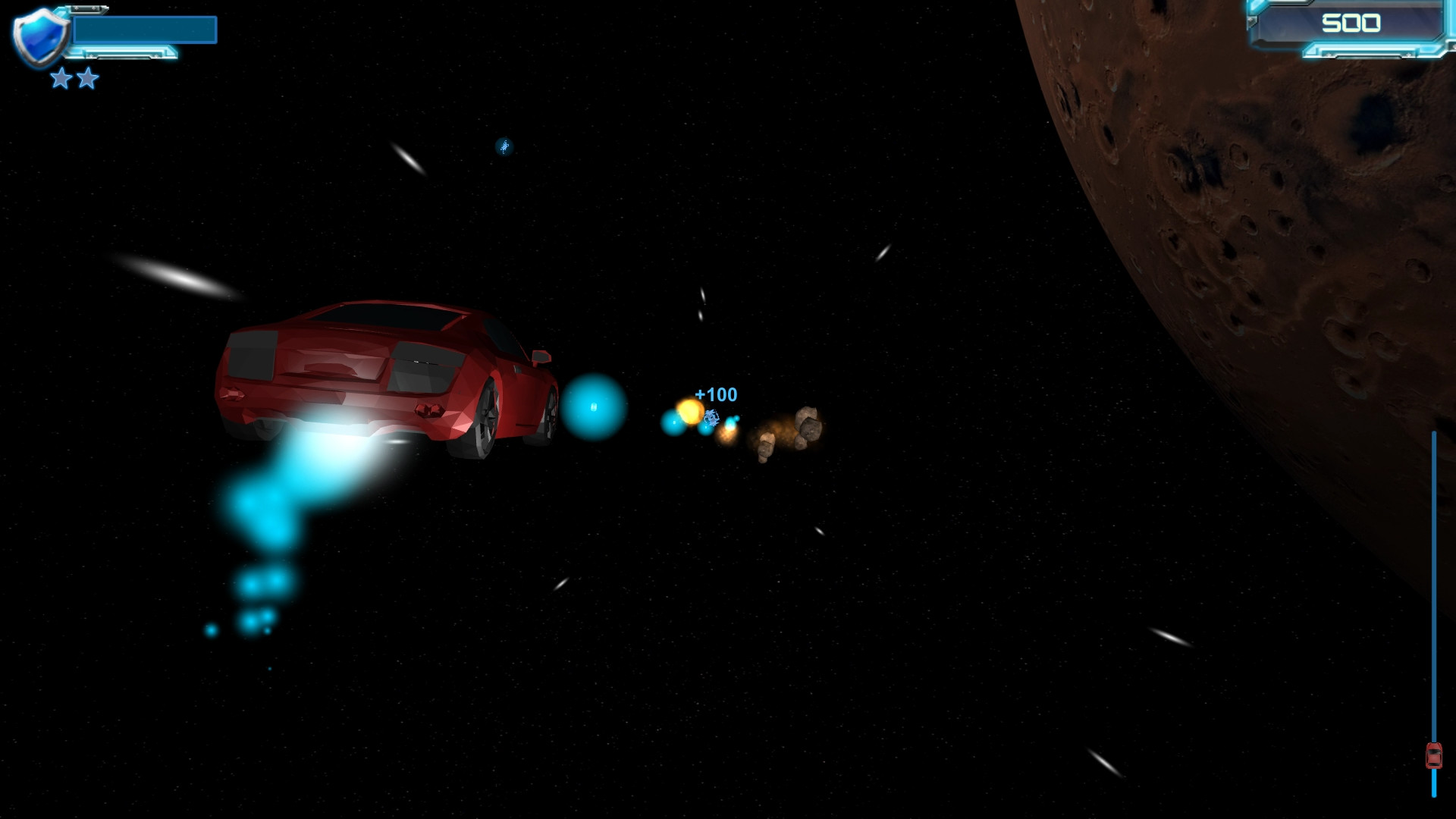
Task: Click the glowing orange power-up orb
Action: click(x=689, y=410)
